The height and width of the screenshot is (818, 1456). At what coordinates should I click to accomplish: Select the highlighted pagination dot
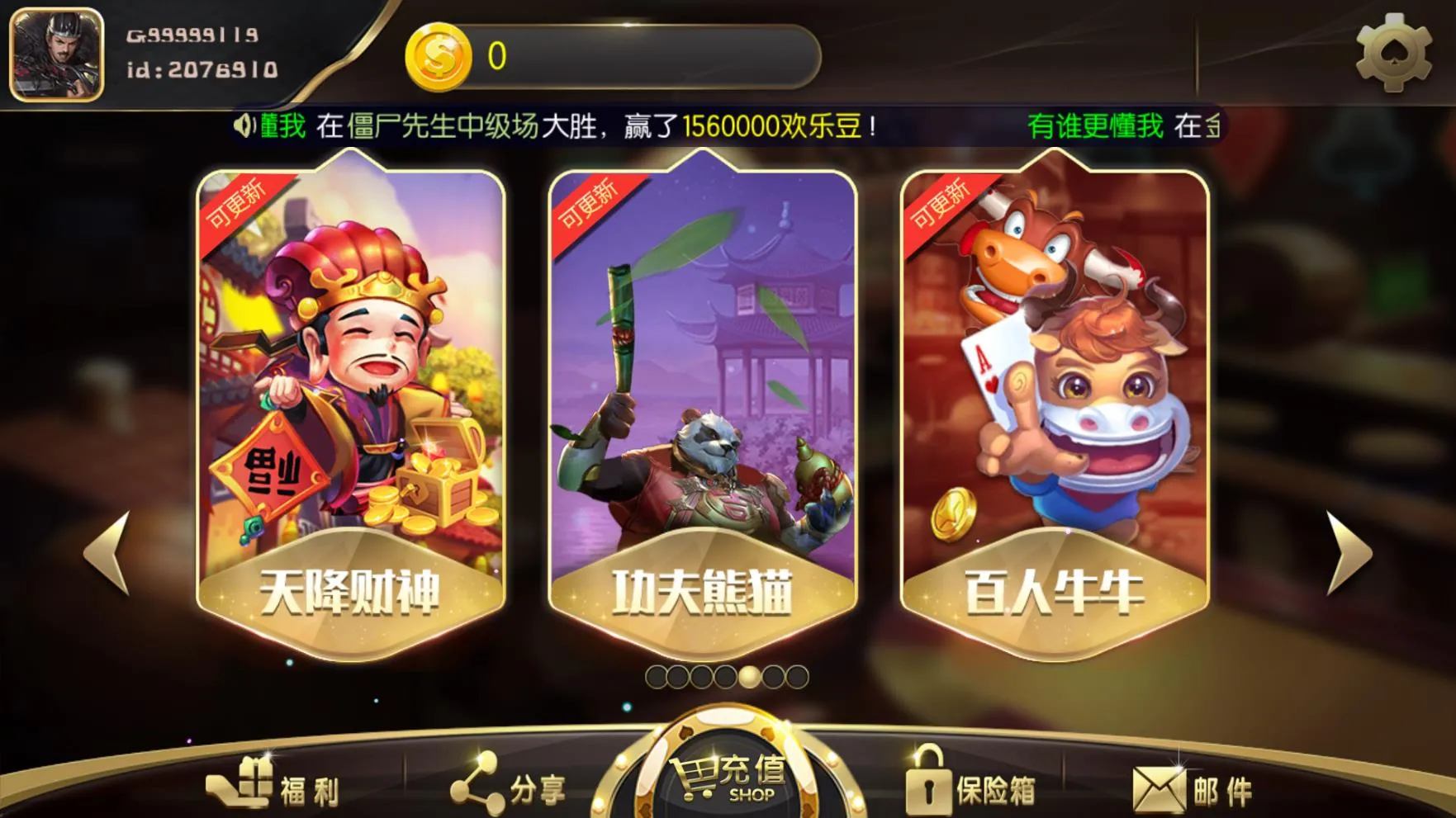click(747, 675)
